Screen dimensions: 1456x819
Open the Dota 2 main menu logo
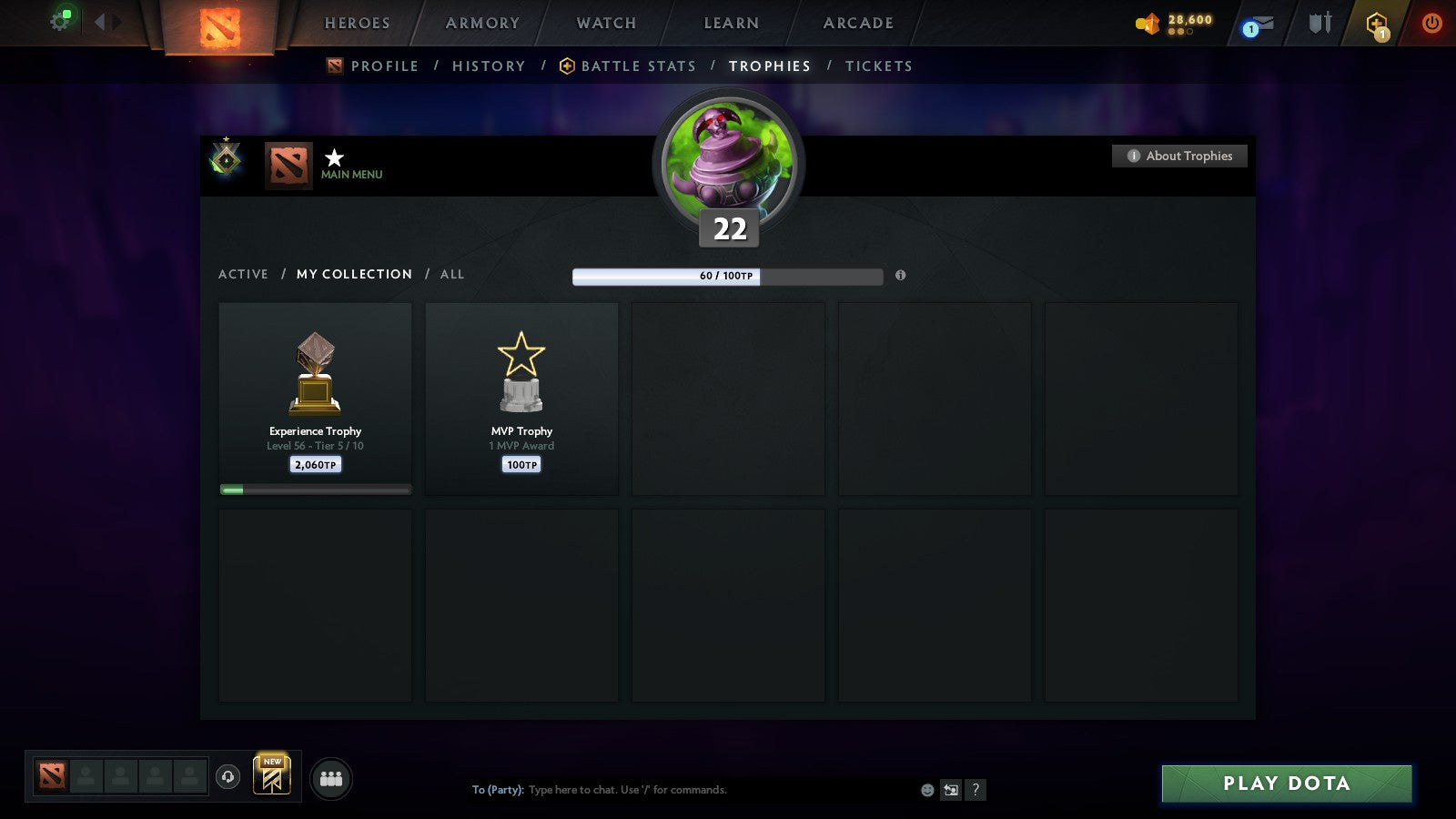click(x=218, y=25)
